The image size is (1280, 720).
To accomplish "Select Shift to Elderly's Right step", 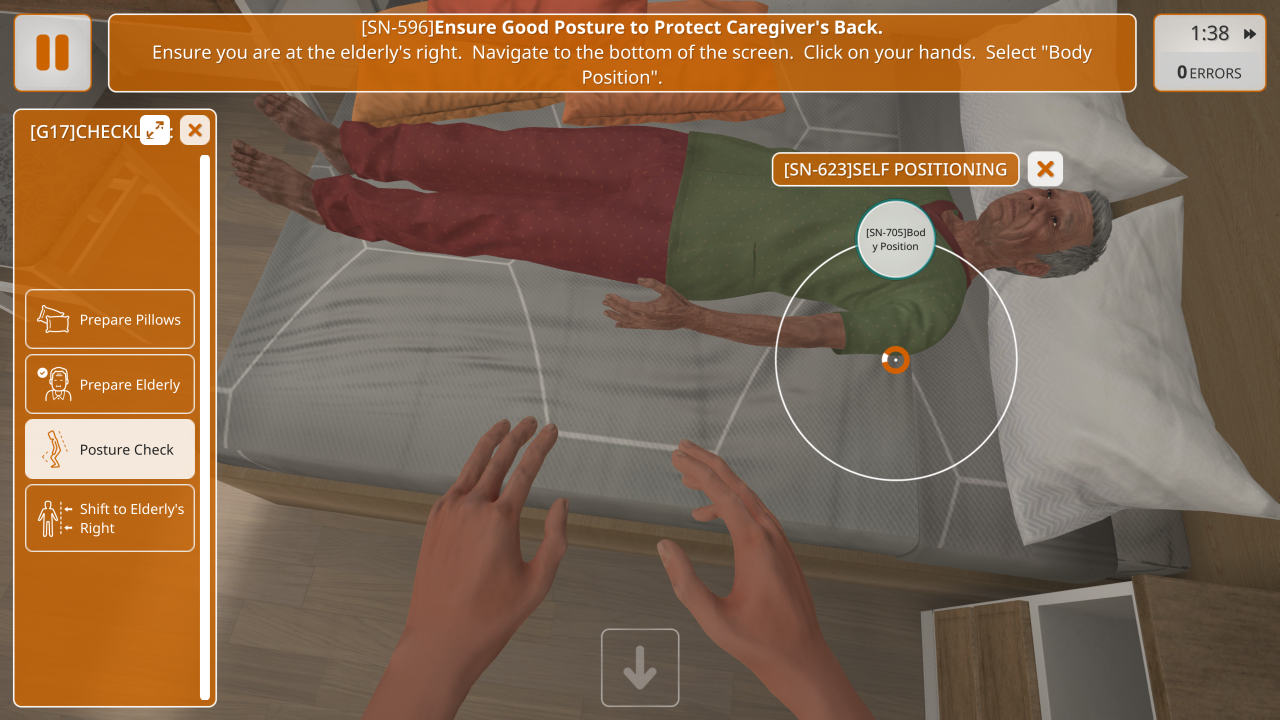I will pyautogui.click(x=110, y=518).
